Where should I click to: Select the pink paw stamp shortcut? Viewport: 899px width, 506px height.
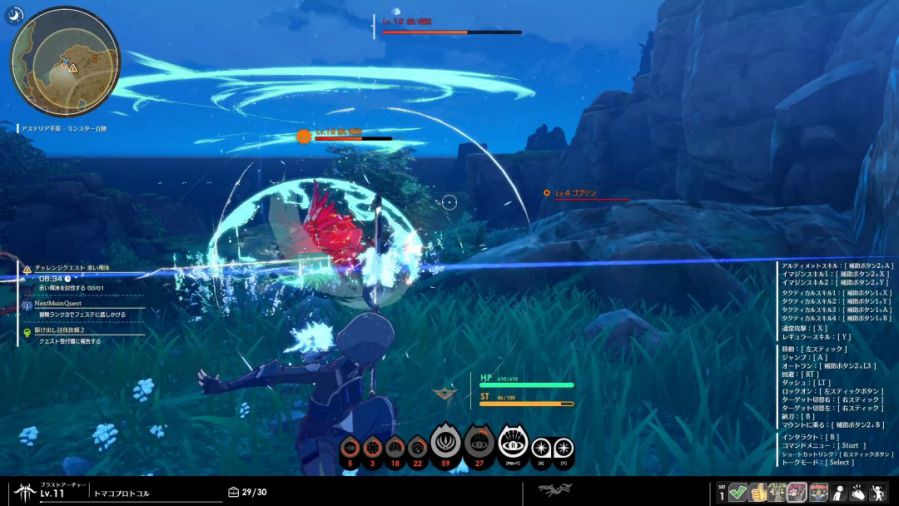point(798,491)
